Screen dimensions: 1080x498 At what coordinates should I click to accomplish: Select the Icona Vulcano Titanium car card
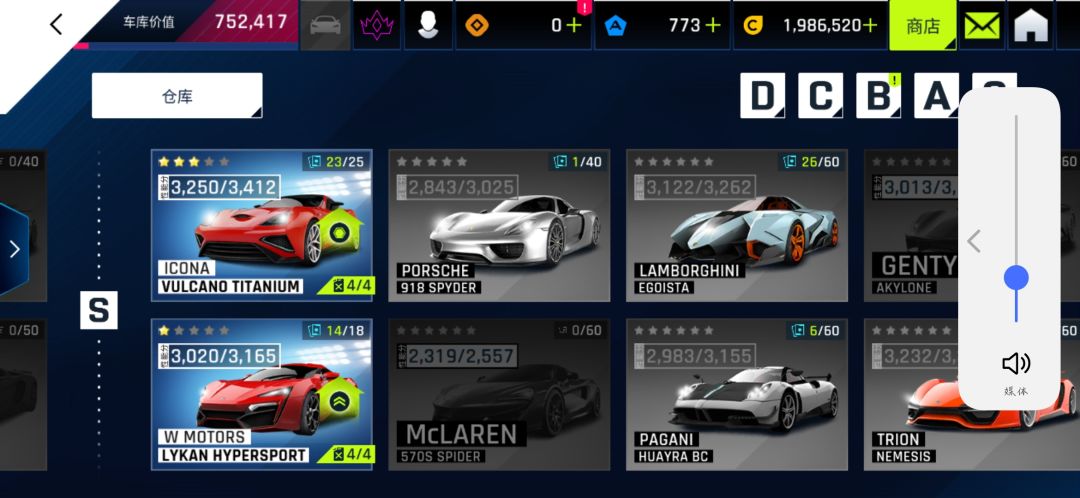pos(261,225)
